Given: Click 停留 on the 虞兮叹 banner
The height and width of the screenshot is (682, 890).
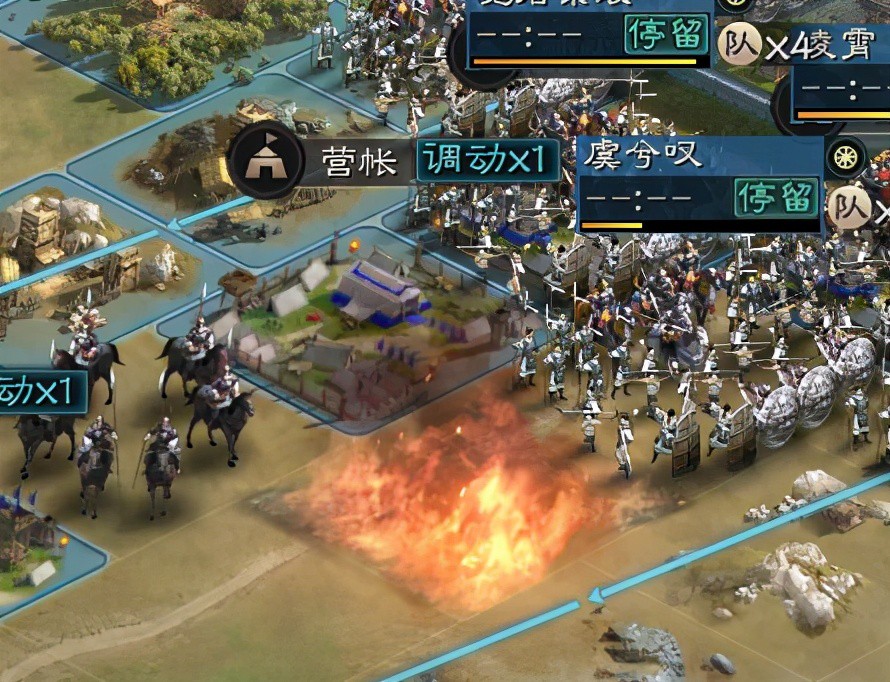Looking at the screenshot, I should tap(776, 198).
